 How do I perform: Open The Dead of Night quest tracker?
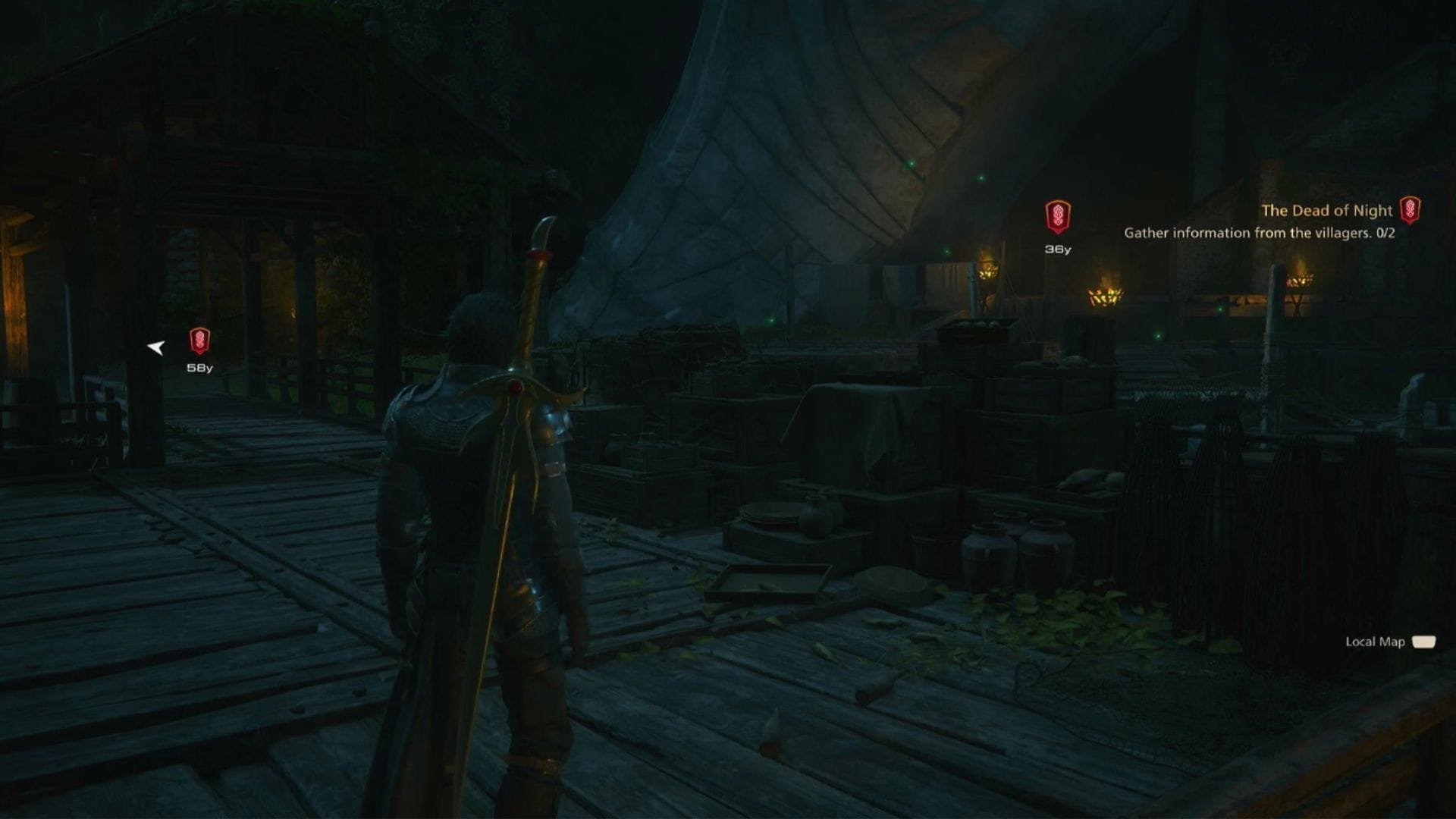point(1326,211)
